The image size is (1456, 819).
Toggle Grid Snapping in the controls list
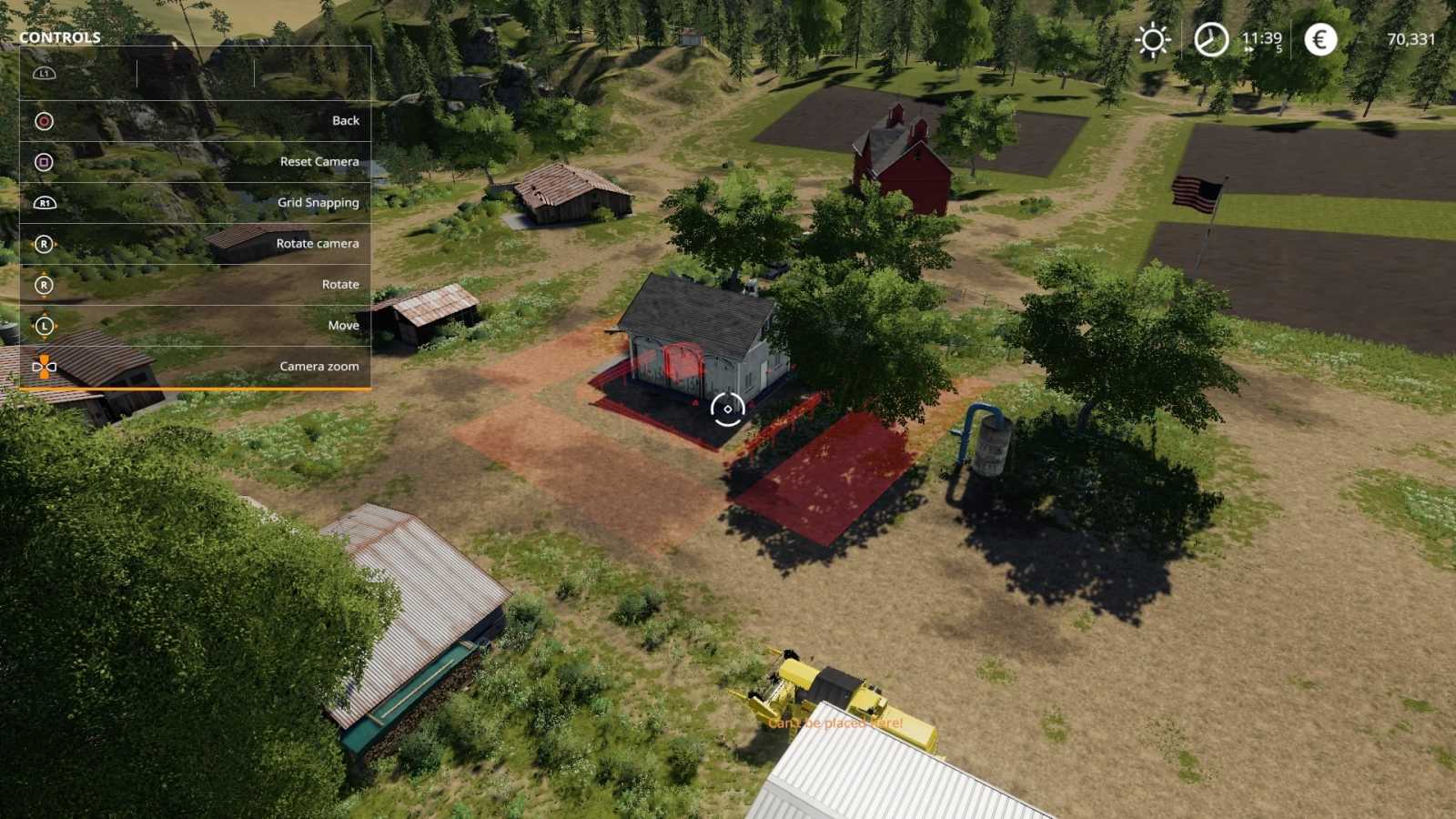tap(316, 202)
